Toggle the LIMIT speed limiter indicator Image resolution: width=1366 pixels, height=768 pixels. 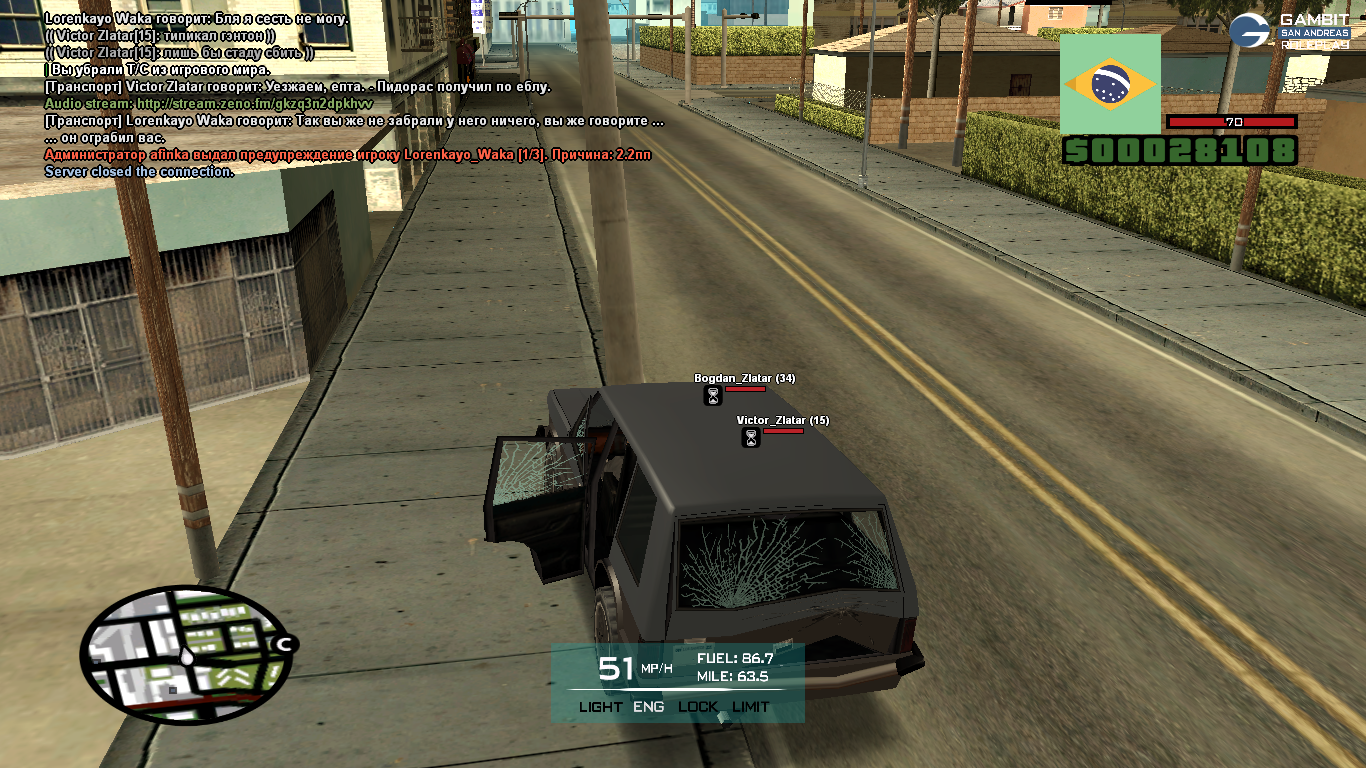coord(751,707)
